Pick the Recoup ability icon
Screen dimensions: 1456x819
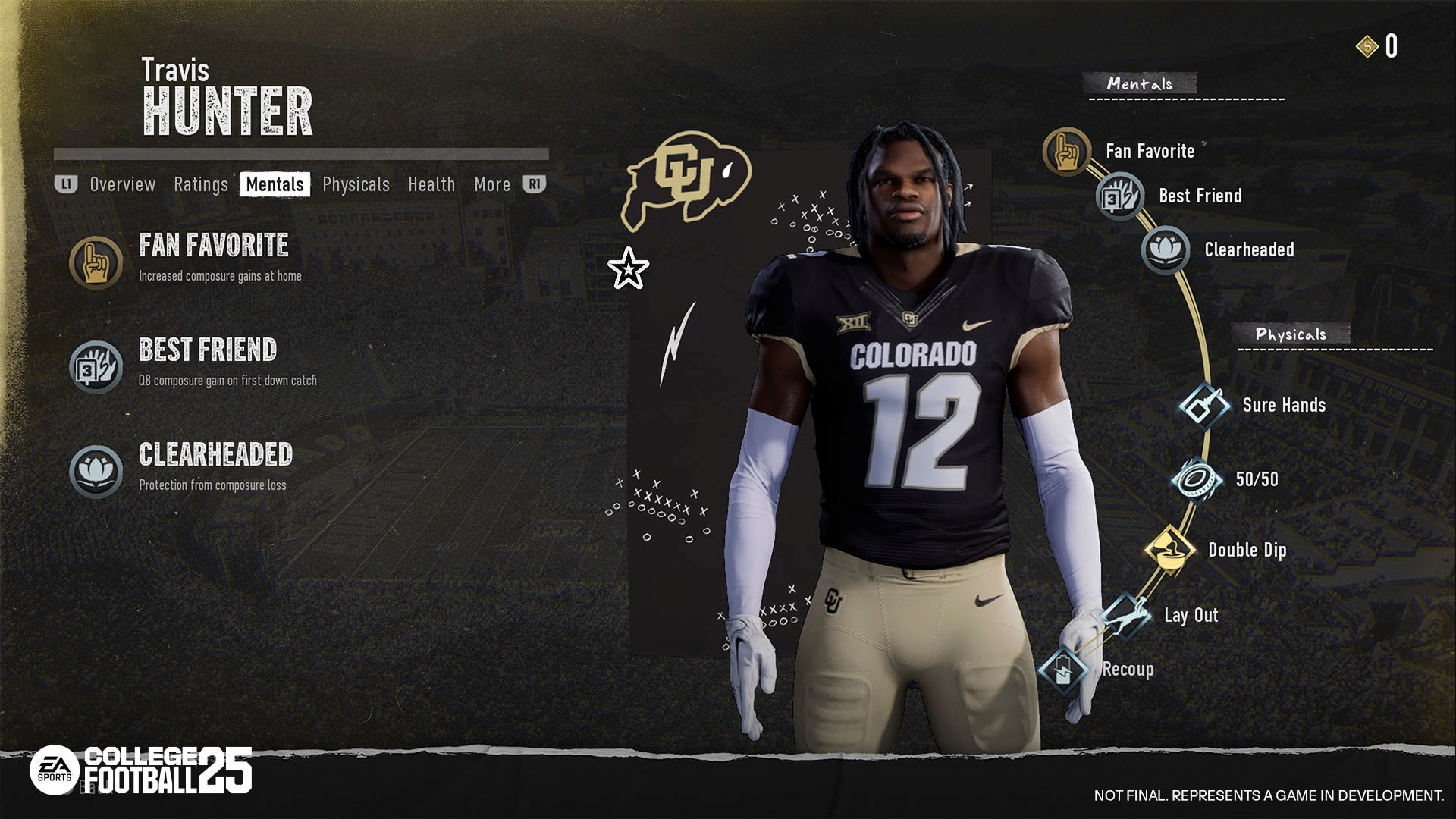pos(1063,669)
